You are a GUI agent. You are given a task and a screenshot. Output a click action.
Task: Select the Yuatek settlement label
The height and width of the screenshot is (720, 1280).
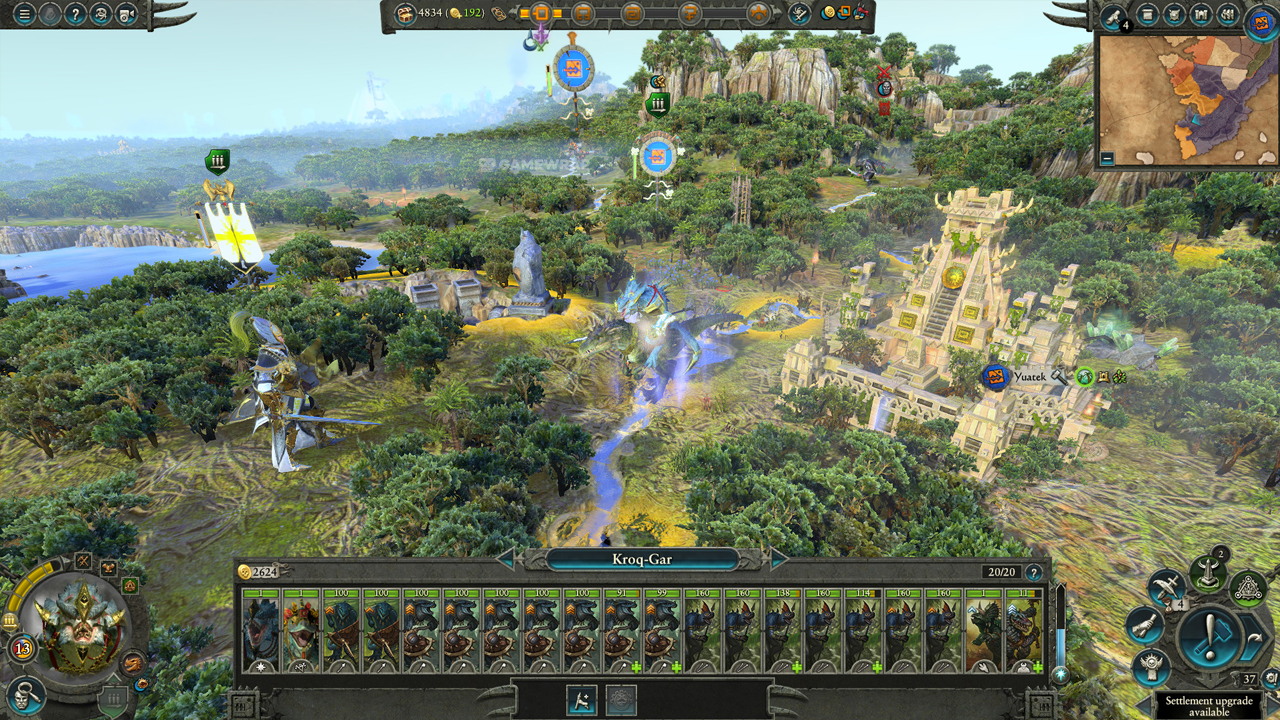tap(1028, 377)
